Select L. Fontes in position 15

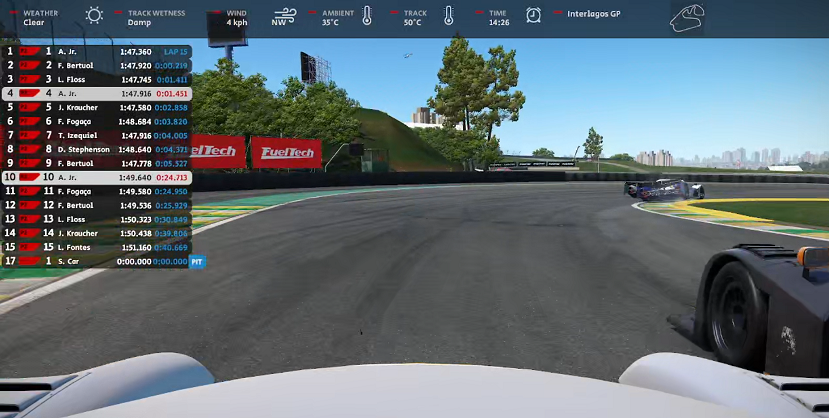[96, 247]
